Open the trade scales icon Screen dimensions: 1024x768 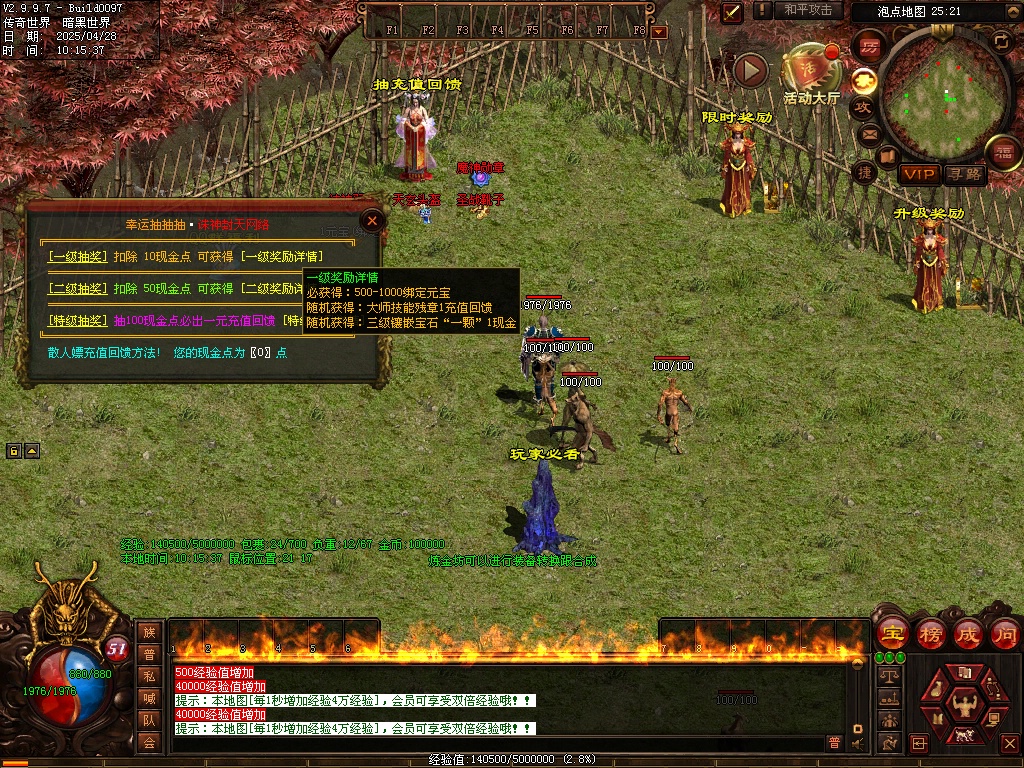888,675
